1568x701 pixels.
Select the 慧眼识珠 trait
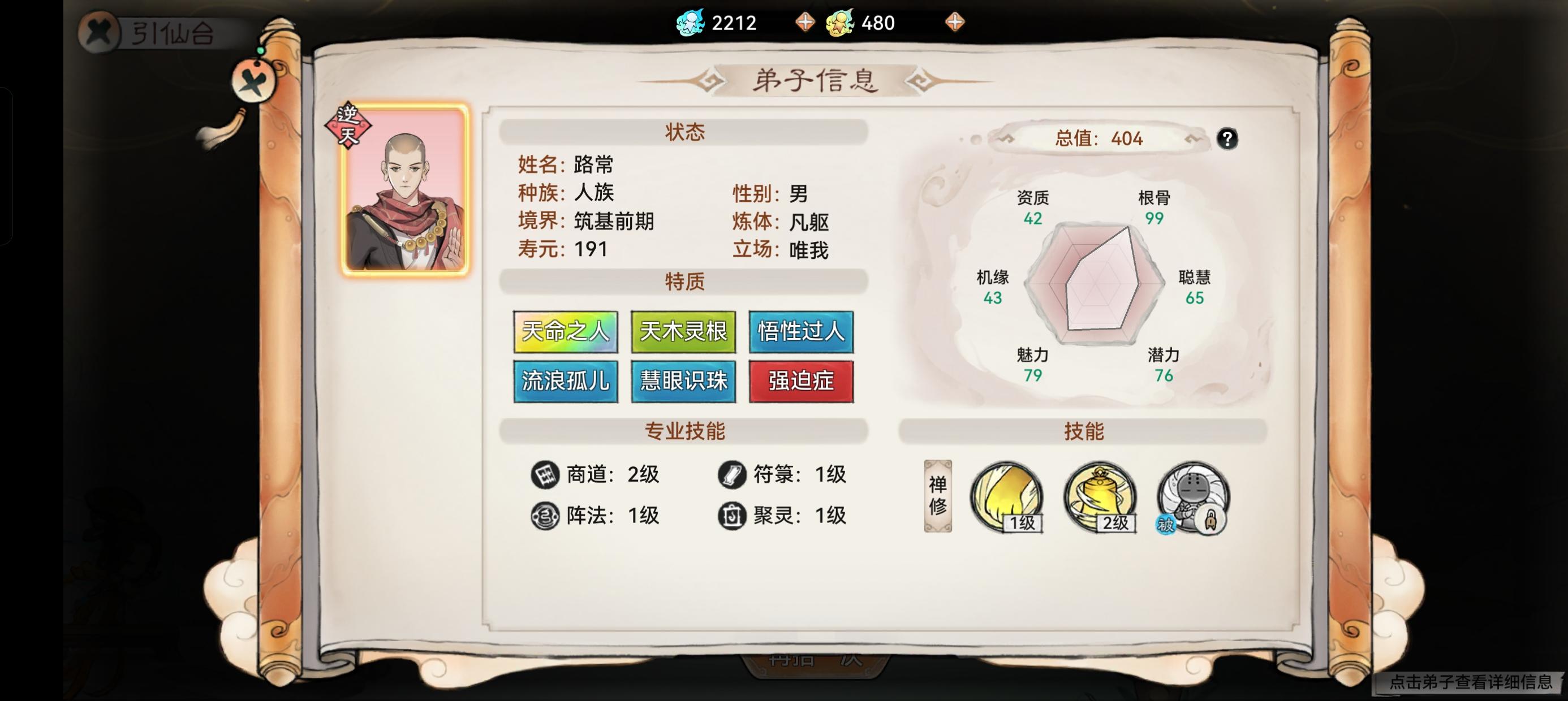683,382
